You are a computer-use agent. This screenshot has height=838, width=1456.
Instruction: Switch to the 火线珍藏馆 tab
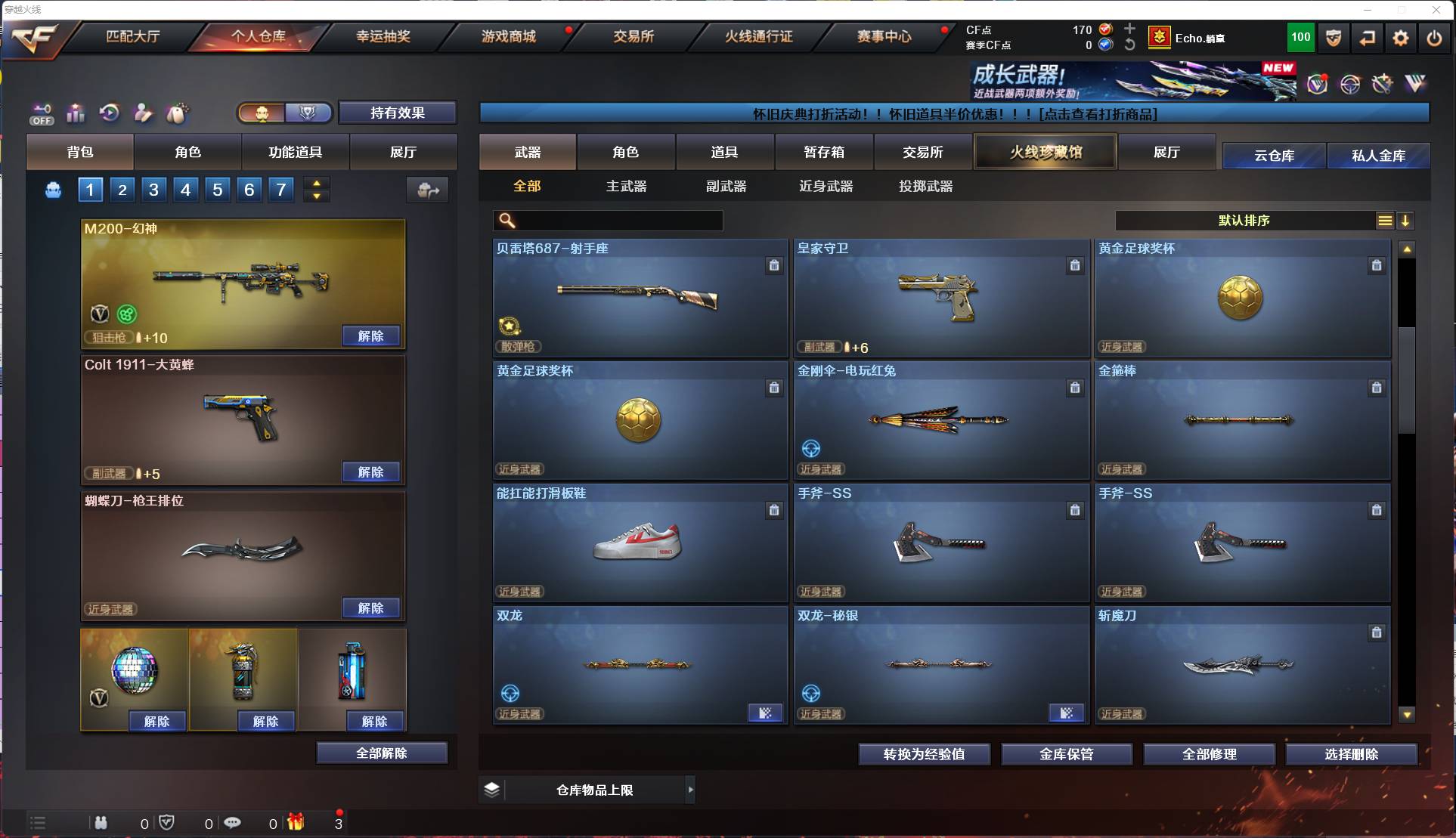pos(1045,151)
